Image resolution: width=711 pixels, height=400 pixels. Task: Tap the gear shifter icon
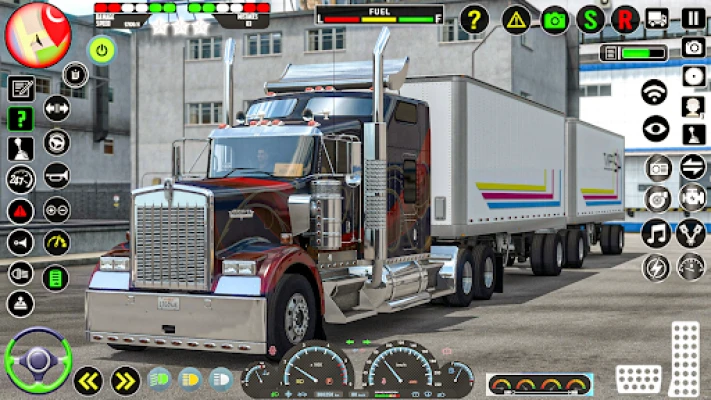tap(21, 148)
